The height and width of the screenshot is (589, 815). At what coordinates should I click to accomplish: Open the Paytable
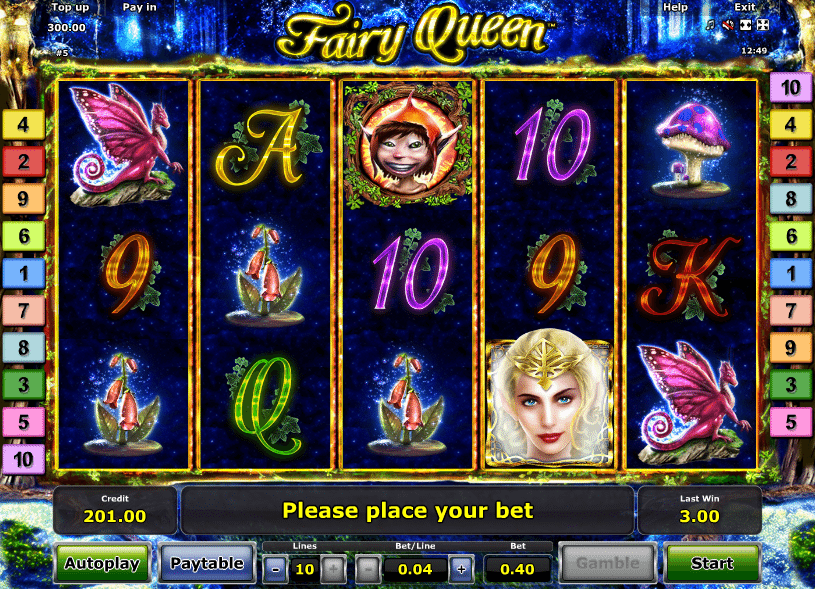pyautogui.click(x=207, y=563)
